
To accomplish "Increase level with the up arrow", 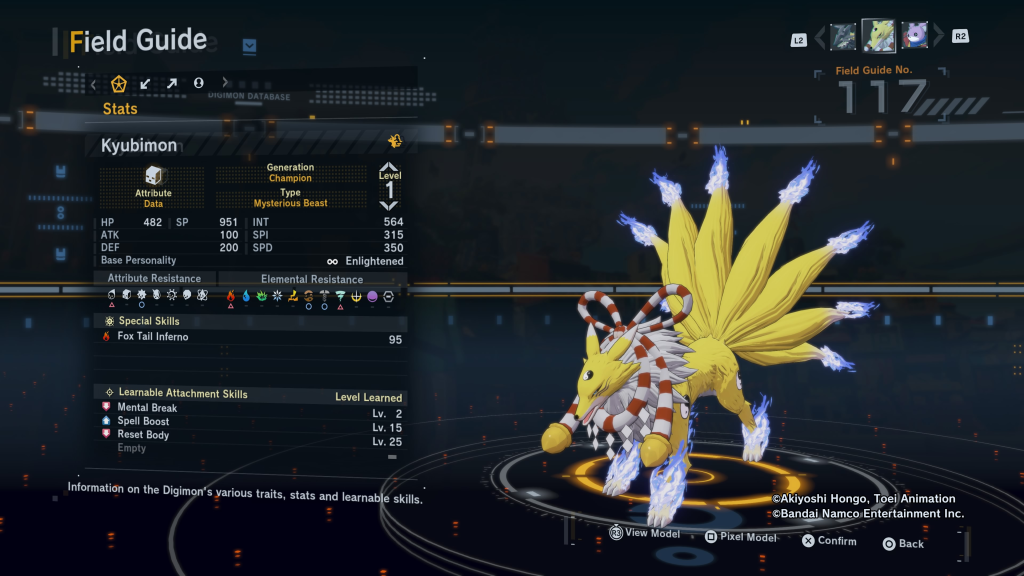I will coord(389,168).
